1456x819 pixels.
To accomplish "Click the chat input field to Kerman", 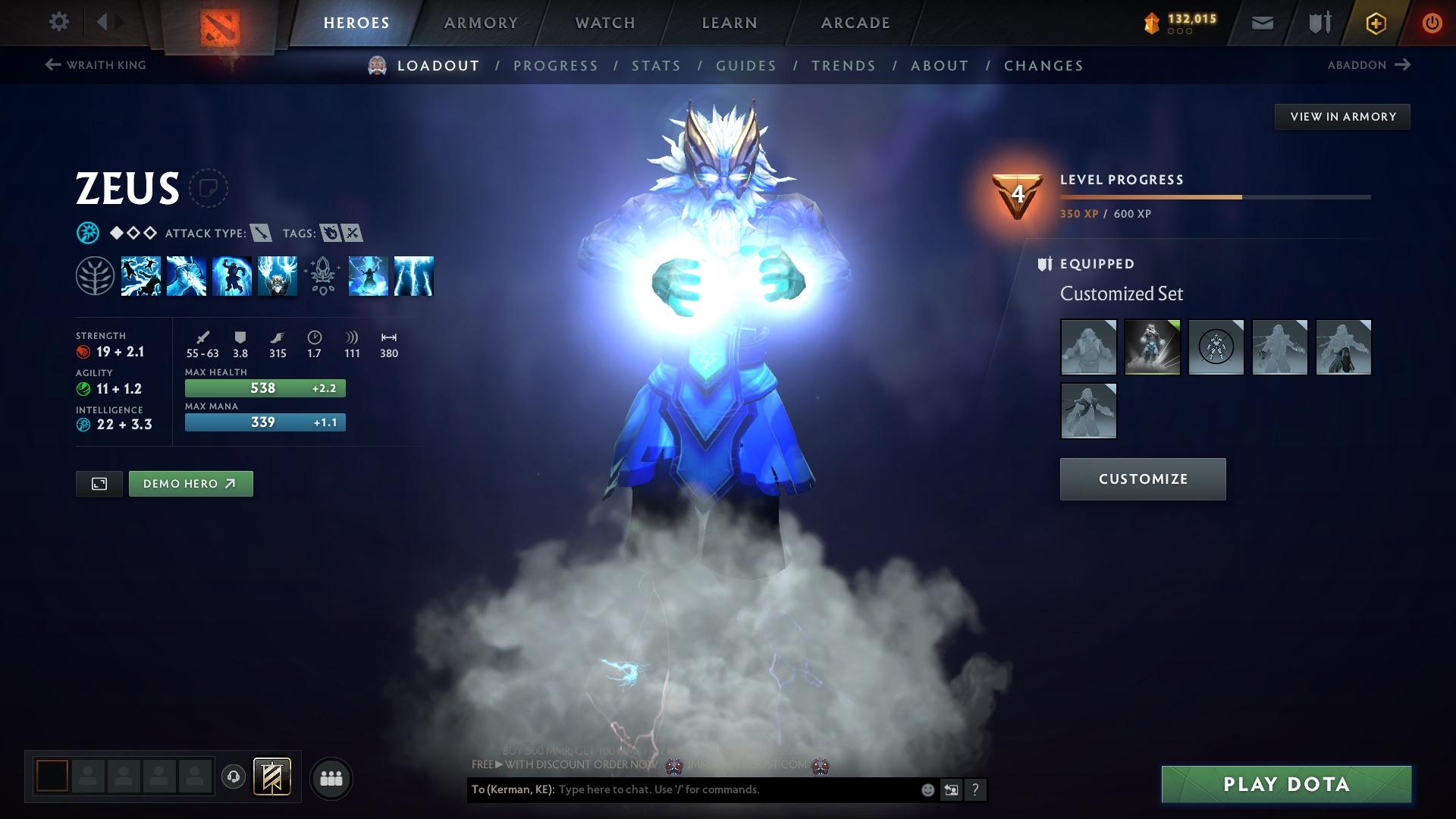I will 720,789.
